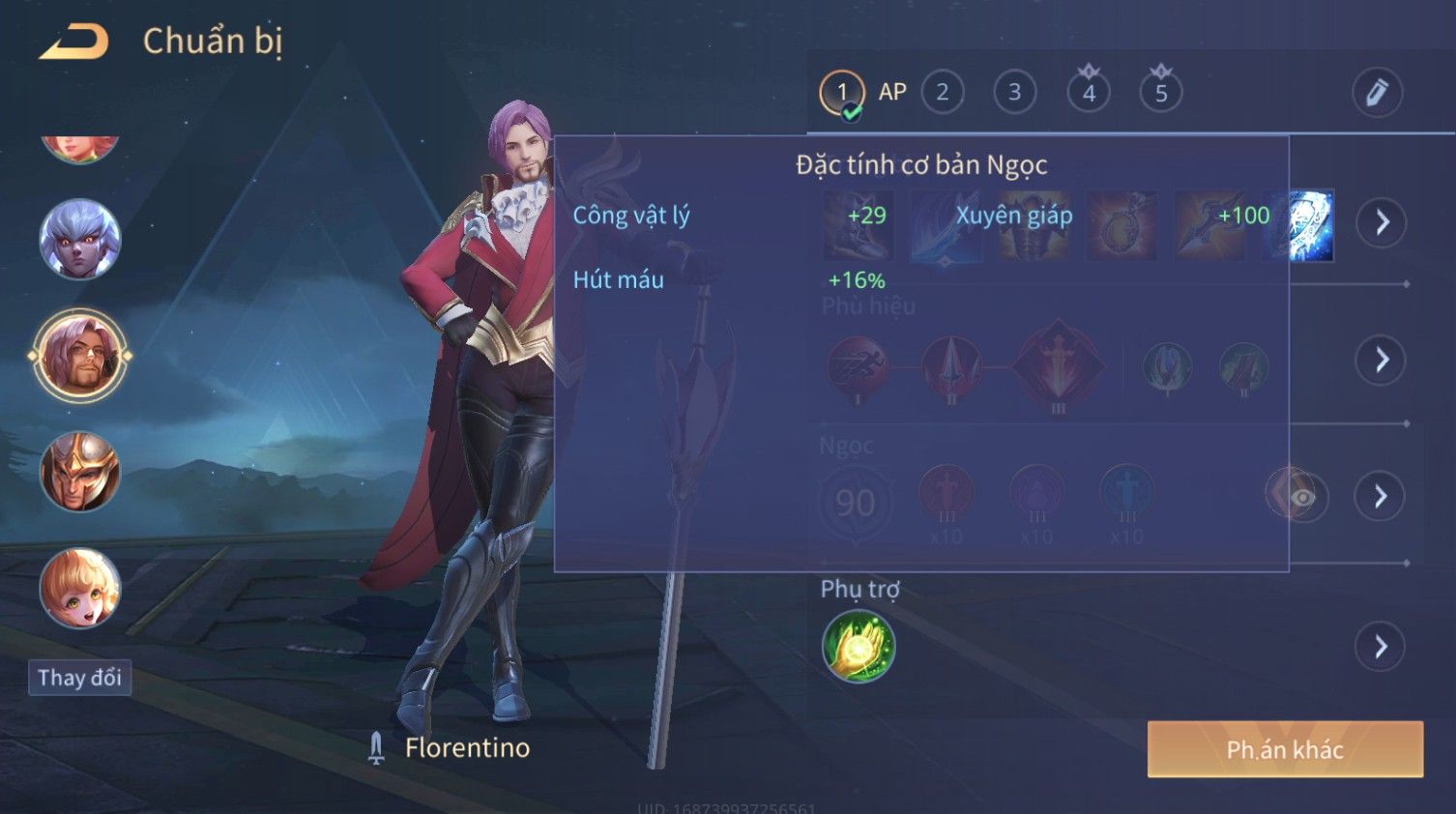Go back using the return arrow

74,42
